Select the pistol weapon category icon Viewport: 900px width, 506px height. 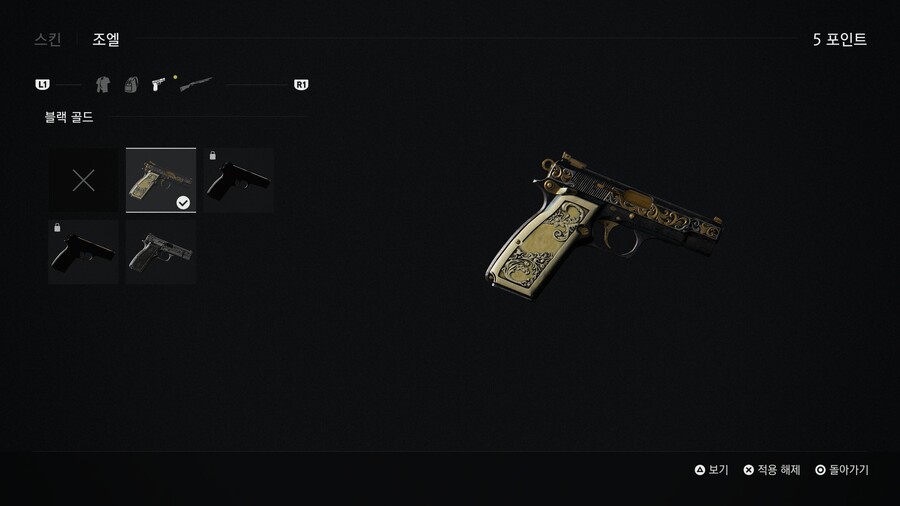158,85
